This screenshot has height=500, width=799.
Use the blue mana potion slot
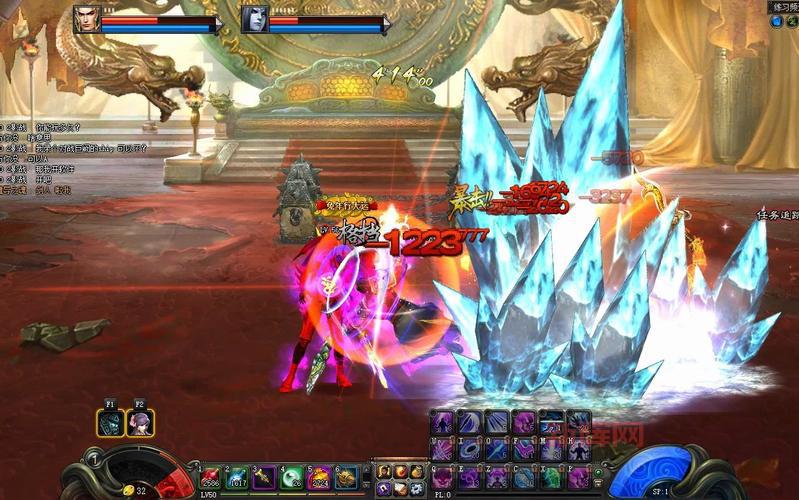coord(238,476)
